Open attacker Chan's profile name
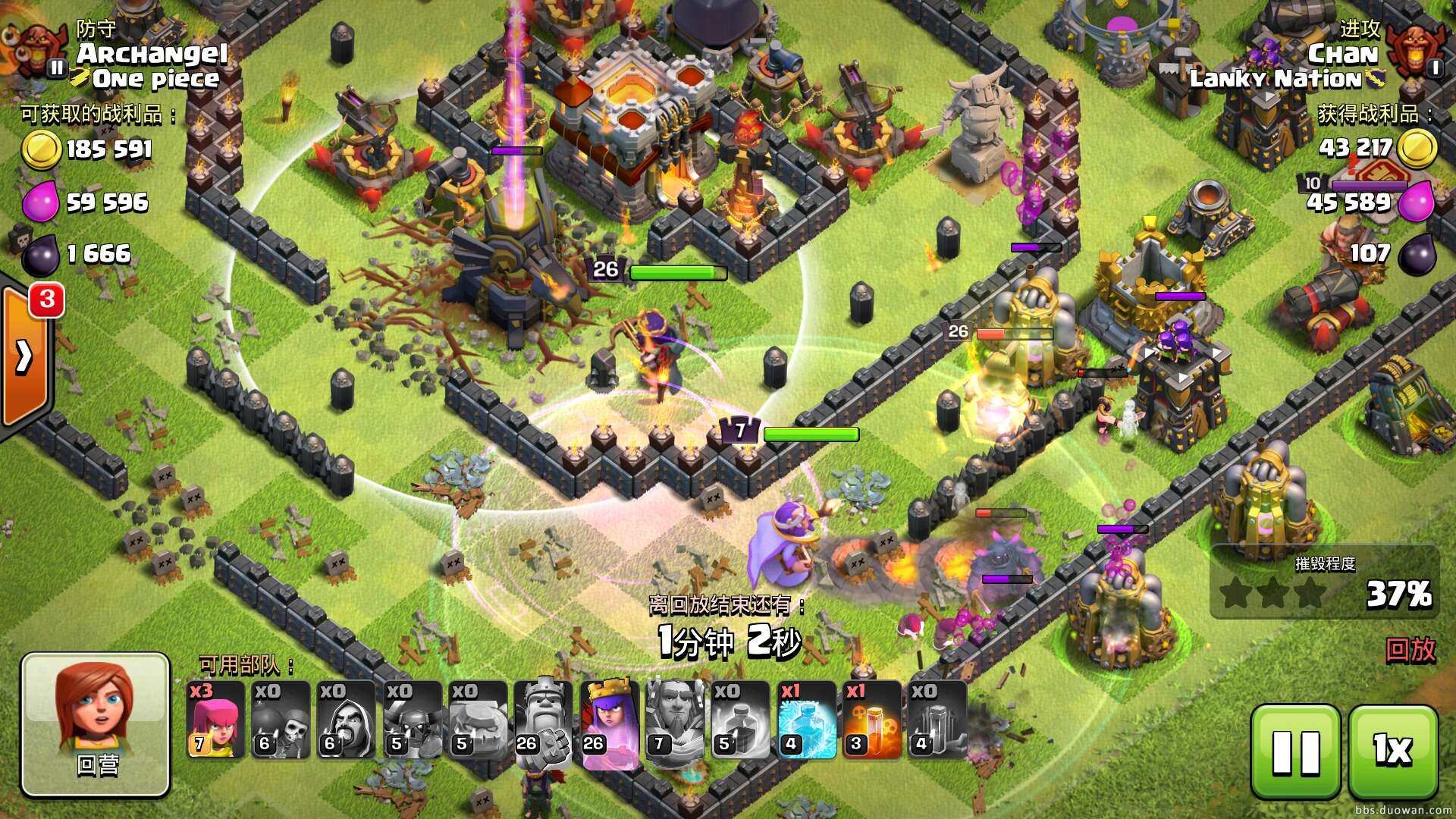This screenshot has height=819, width=1456. pyautogui.click(x=1342, y=53)
